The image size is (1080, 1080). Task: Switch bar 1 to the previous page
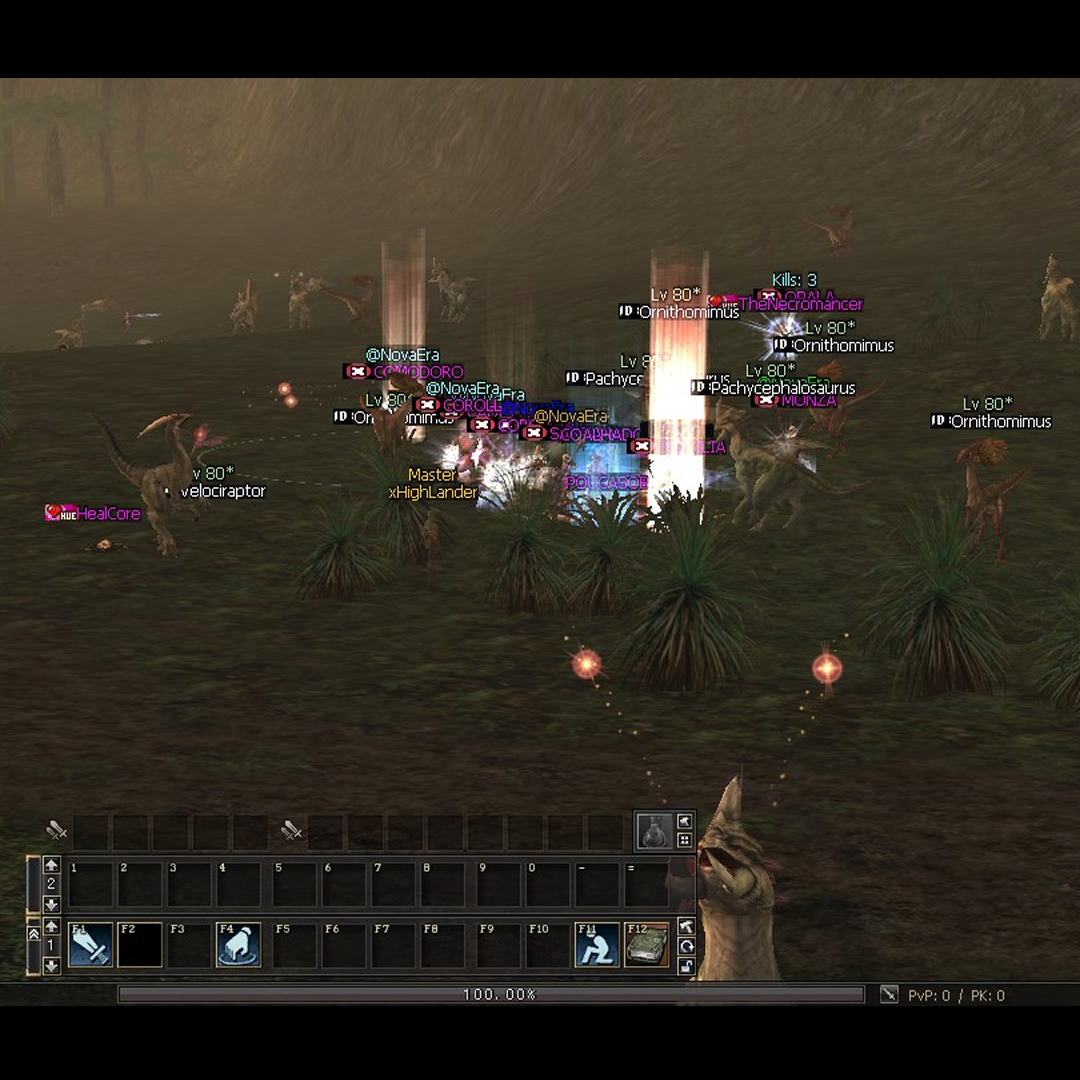pyautogui.click(x=52, y=927)
